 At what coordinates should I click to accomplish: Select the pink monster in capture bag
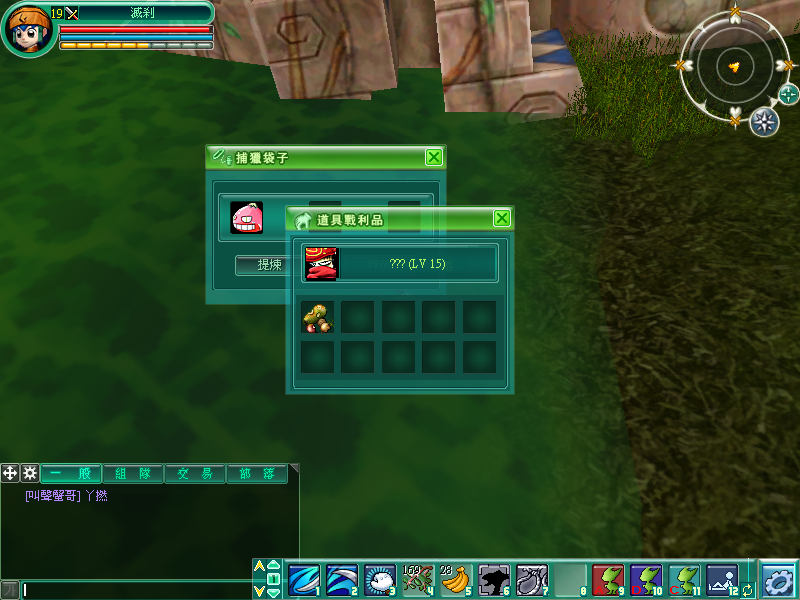(x=246, y=217)
